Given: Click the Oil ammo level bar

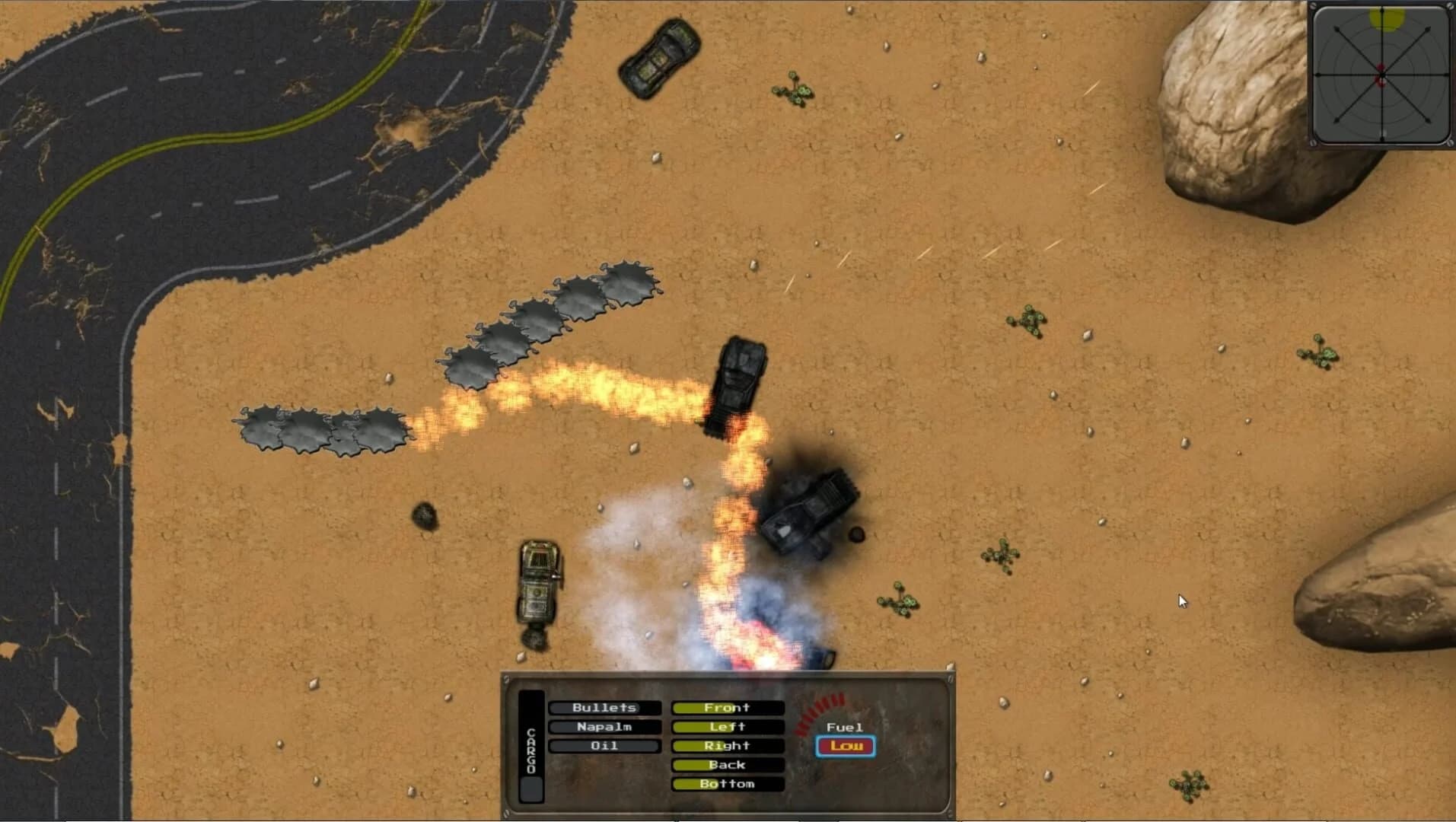Looking at the screenshot, I should pos(604,745).
